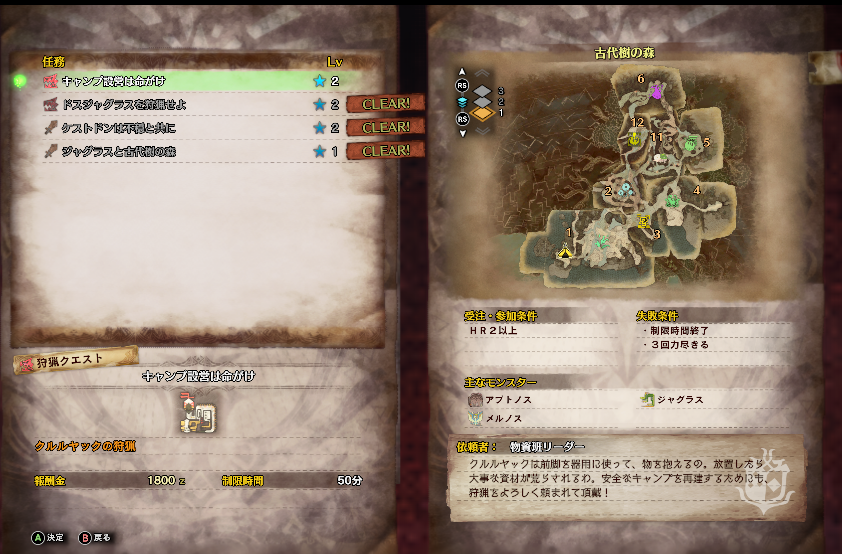The image size is (842, 554).
Task: Select the 狩猟クエスト quest type banner
Action: [x=72, y=362]
